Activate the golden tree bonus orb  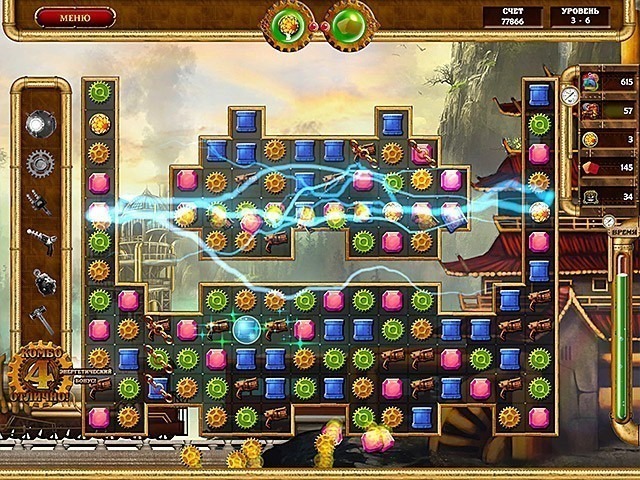click(288, 23)
